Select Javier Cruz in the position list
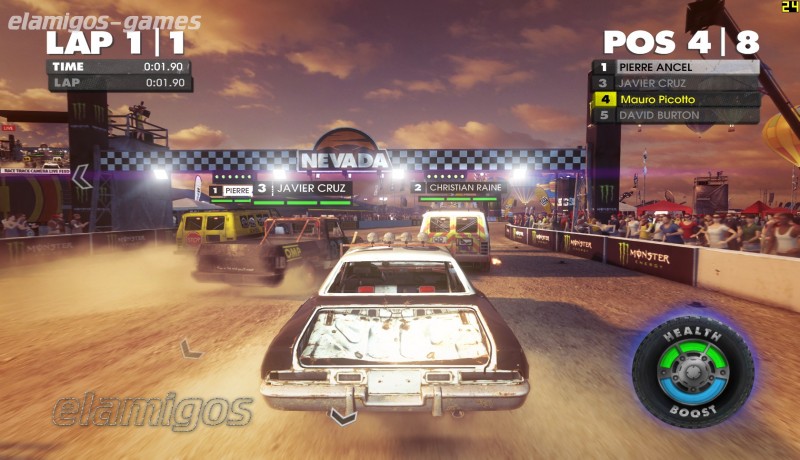Viewport: 800px width, 460px height. pyautogui.click(x=676, y=83)
